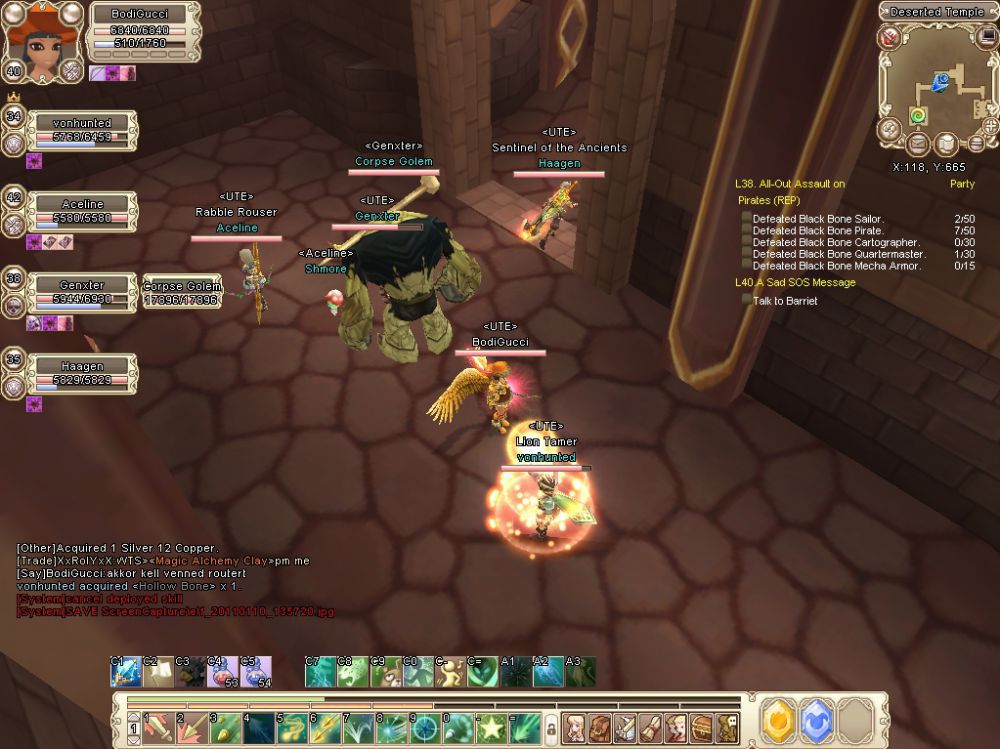Activate the blue gem button
Image resolution: width=1000 pixels, height=749 pixels.
coord(816,720)
